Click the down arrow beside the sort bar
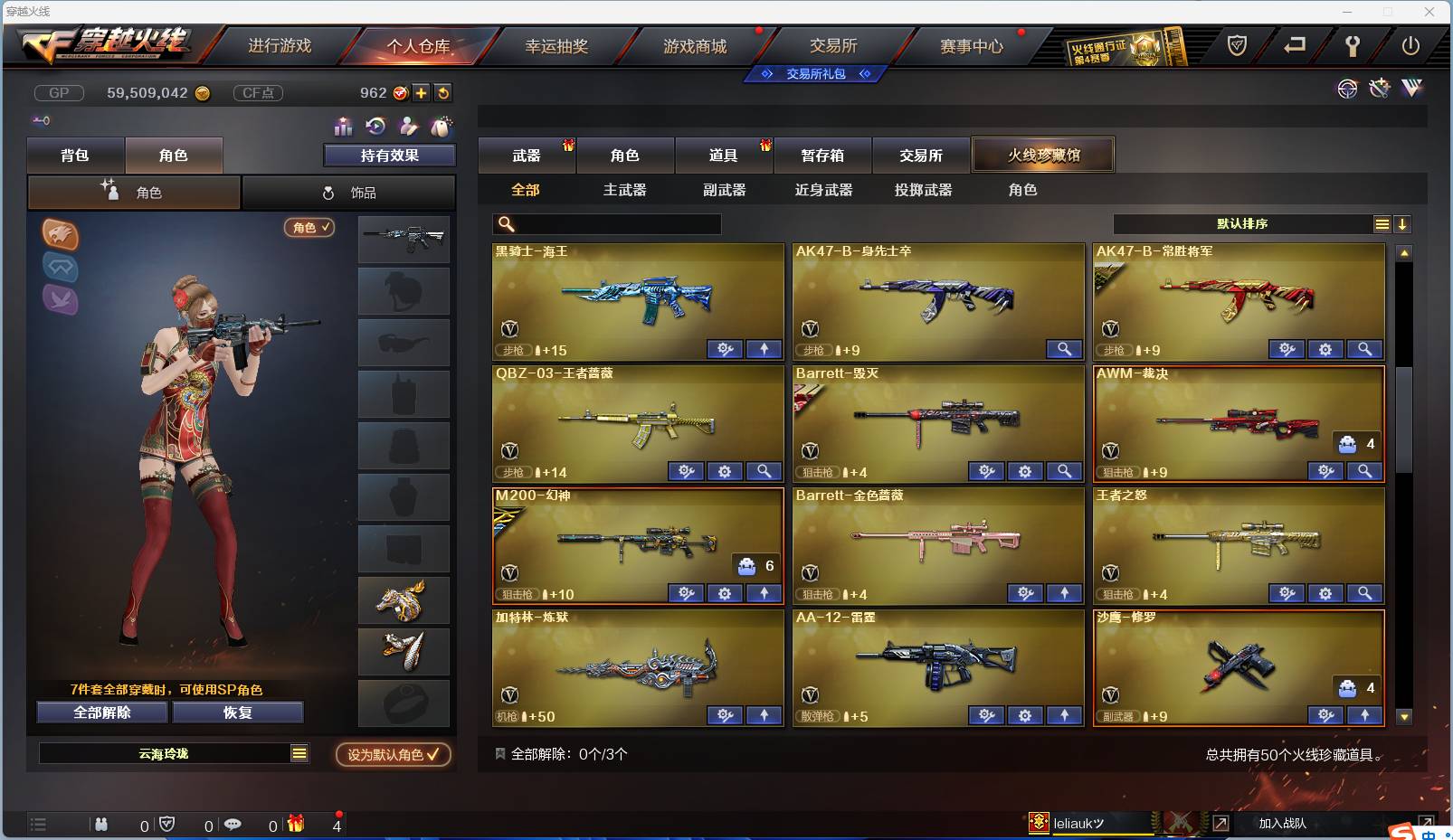Screen dimensions: 1453x840 point(1403,223)
